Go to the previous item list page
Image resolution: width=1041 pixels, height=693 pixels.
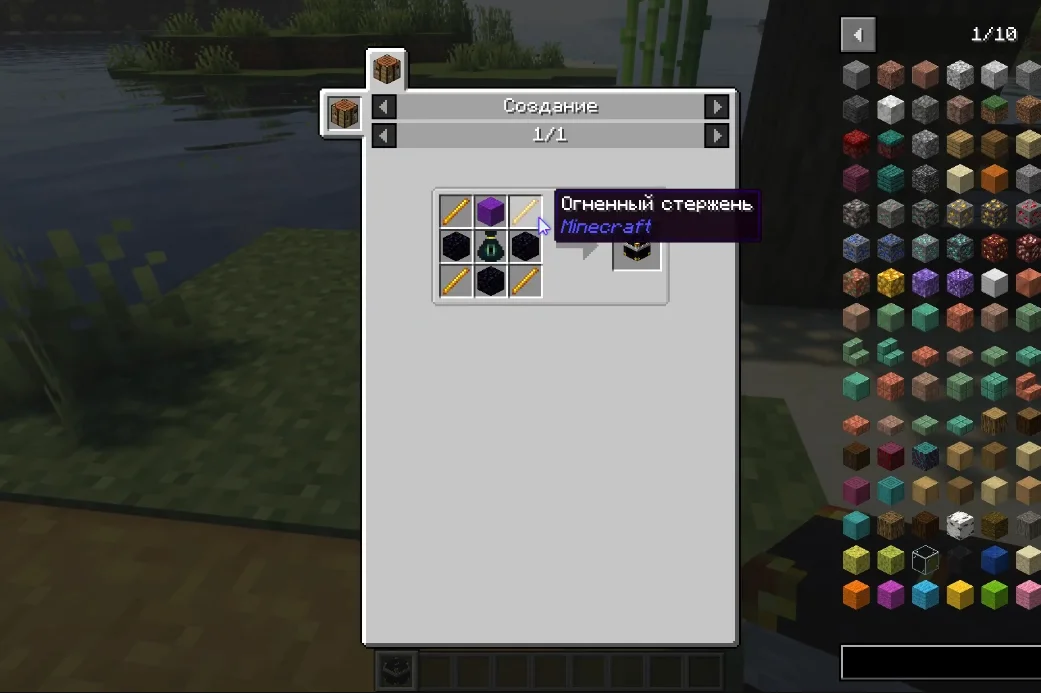pyautogui.click(x=857, y=35)
